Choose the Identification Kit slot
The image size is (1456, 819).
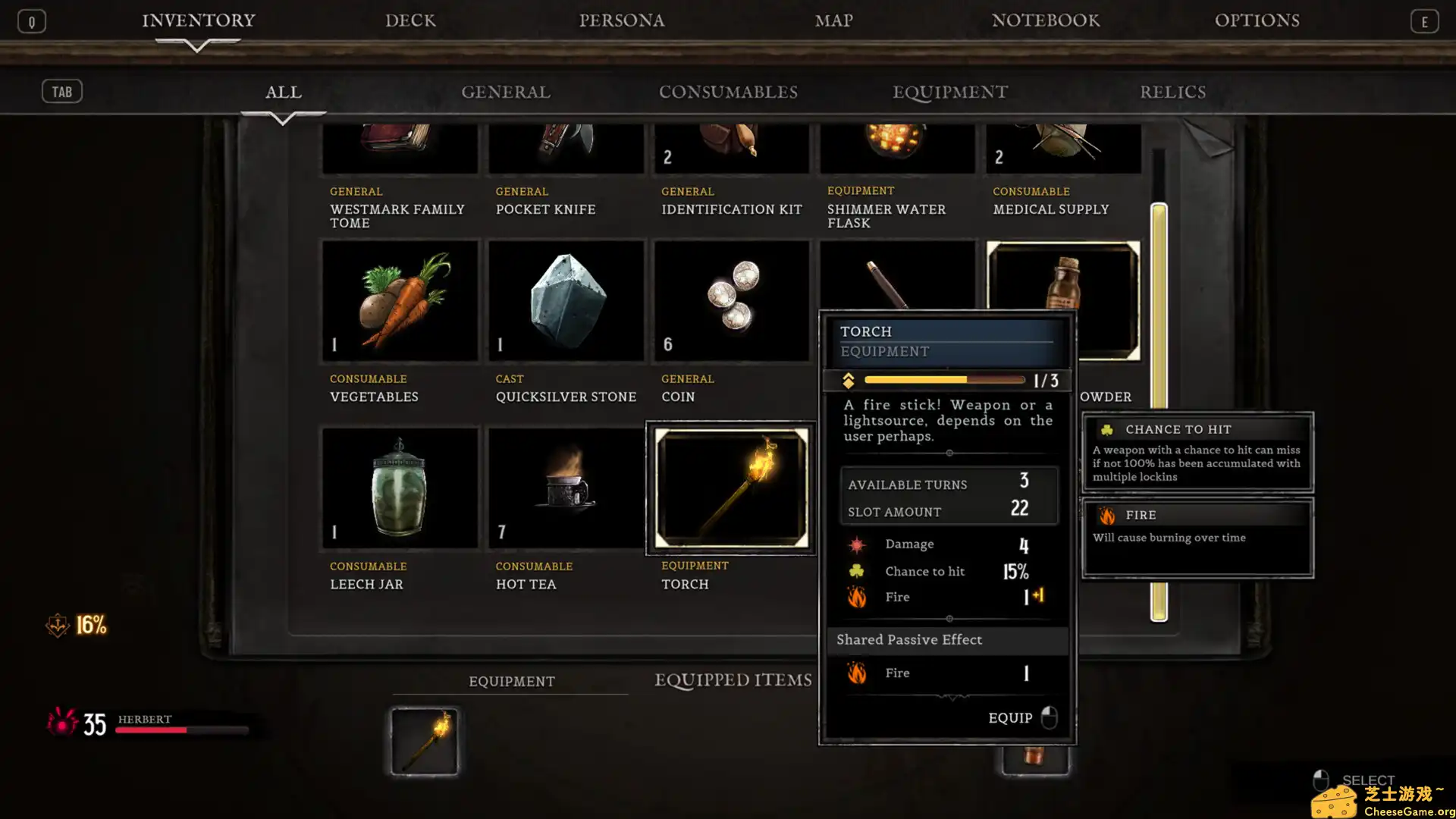731,149
